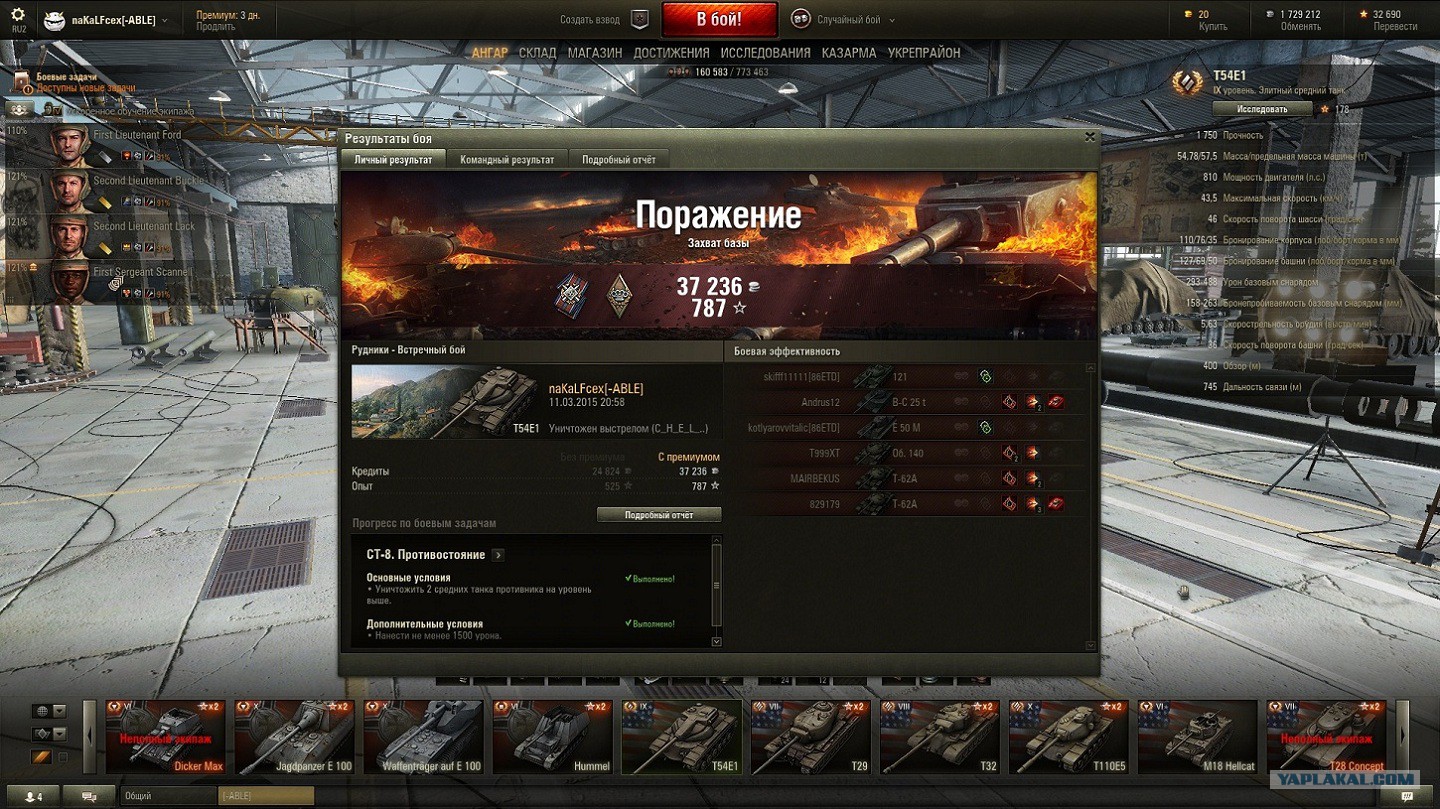
Task: Open the «ИССЛЕДОВАНИЯ» research menu
Action: point(765,53)
